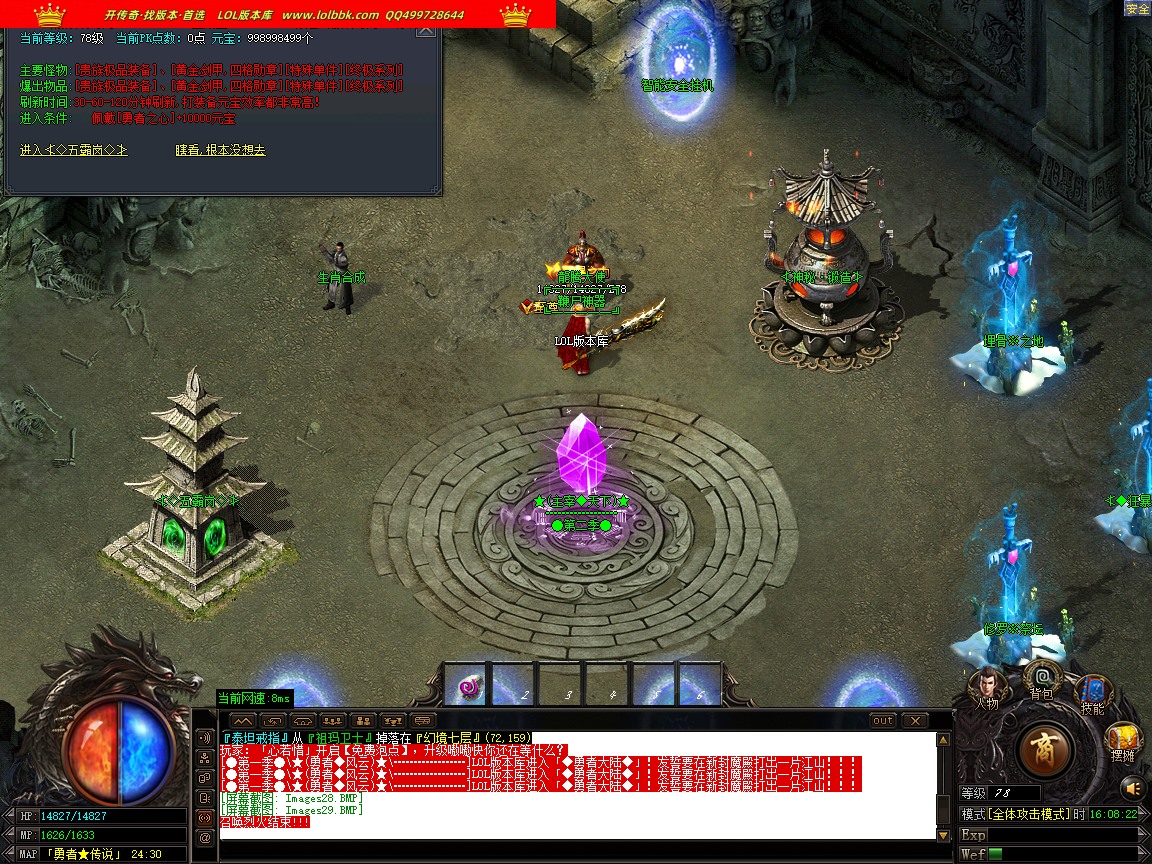Click the [全体攻击模式] attack mode label
Image resolution: width=1152 pixels, height=864 pixels.
tap(1029, 814)
